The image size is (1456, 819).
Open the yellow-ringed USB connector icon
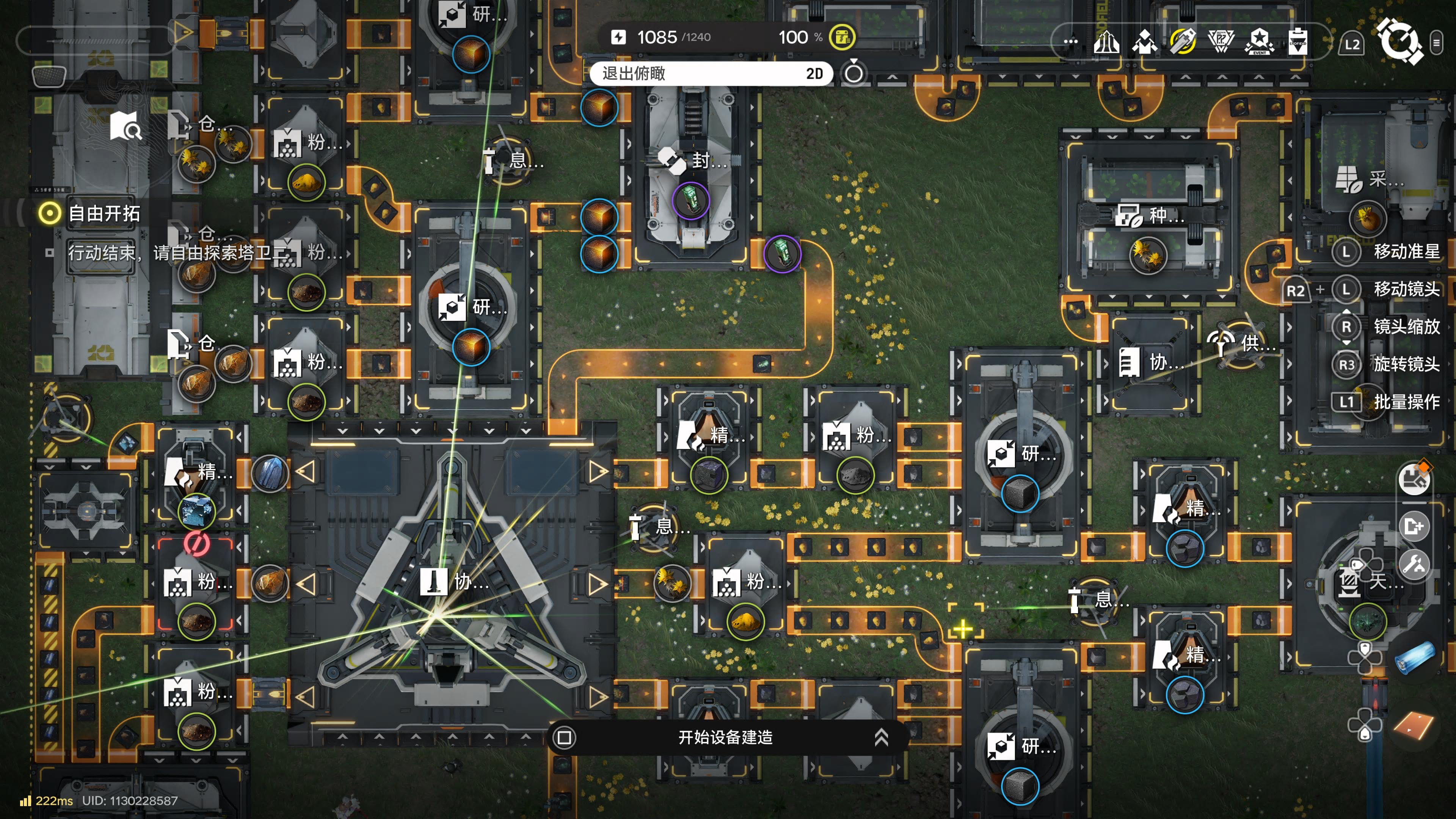coord(1182,41)
